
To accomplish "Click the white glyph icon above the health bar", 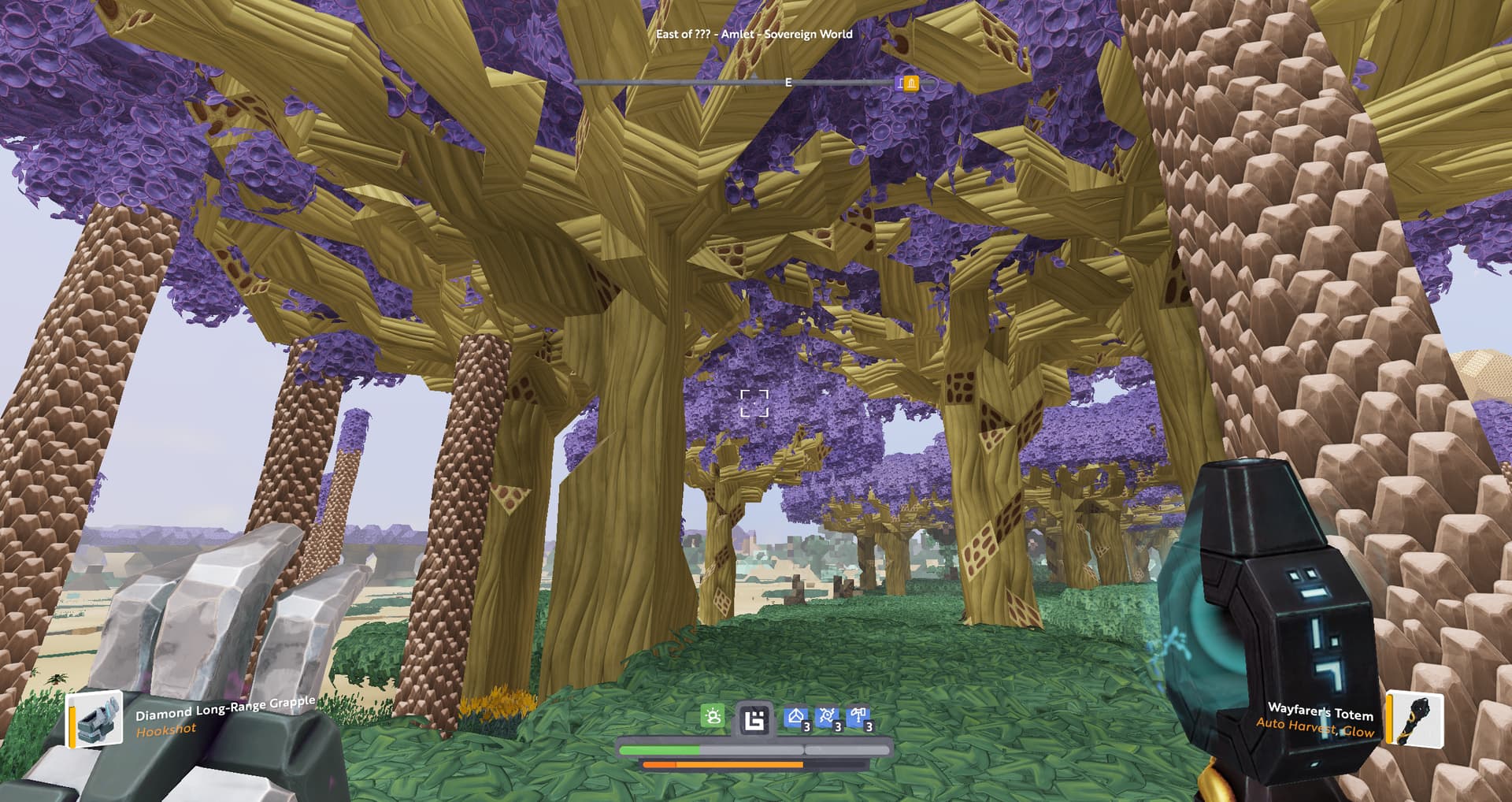I will point(754,719).
